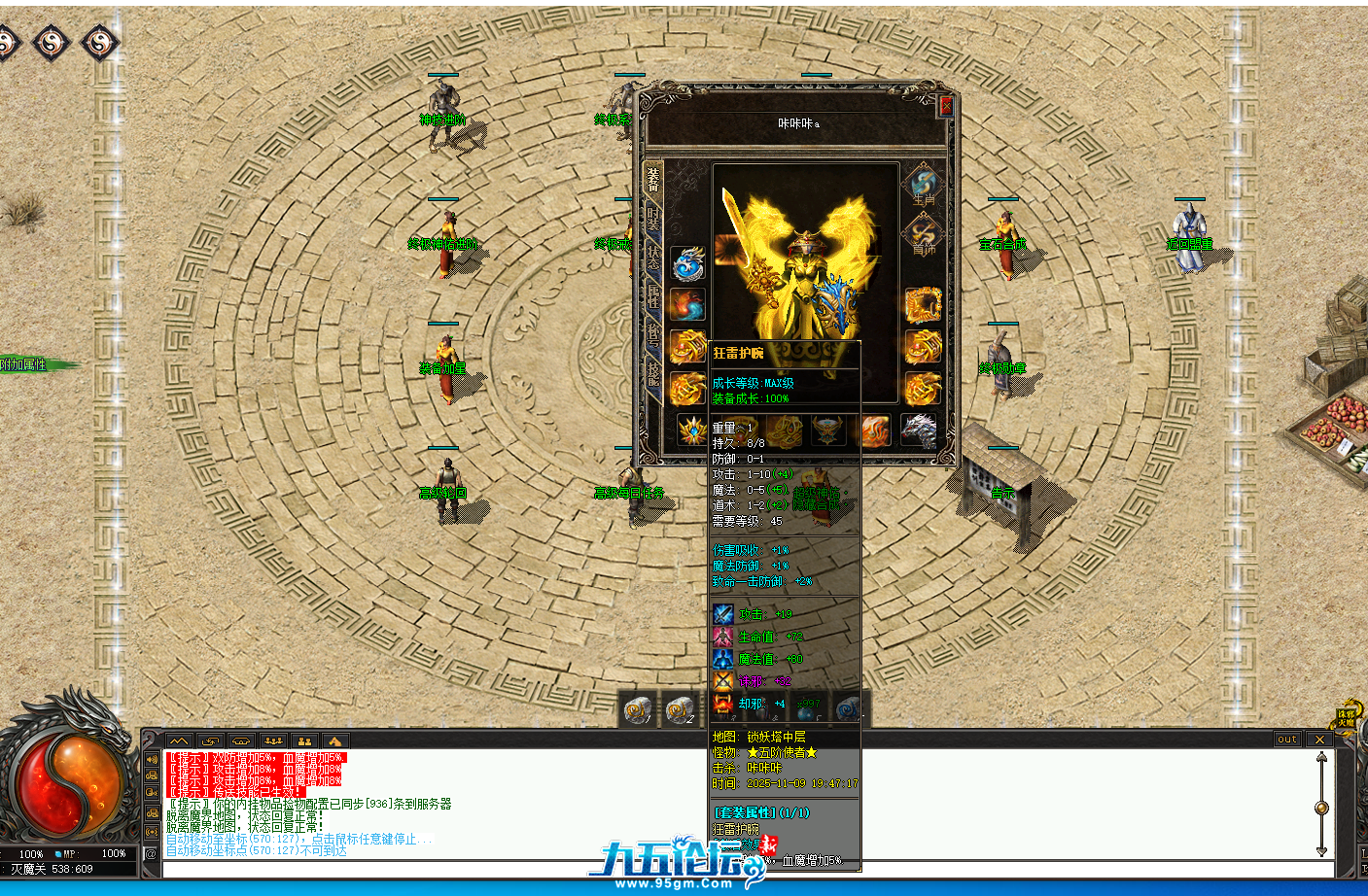The width and height of the screenshot is (1368, 896).
Task: Mute sound with speaker icon in chat sidebar
Action: [x=152, y=759]
